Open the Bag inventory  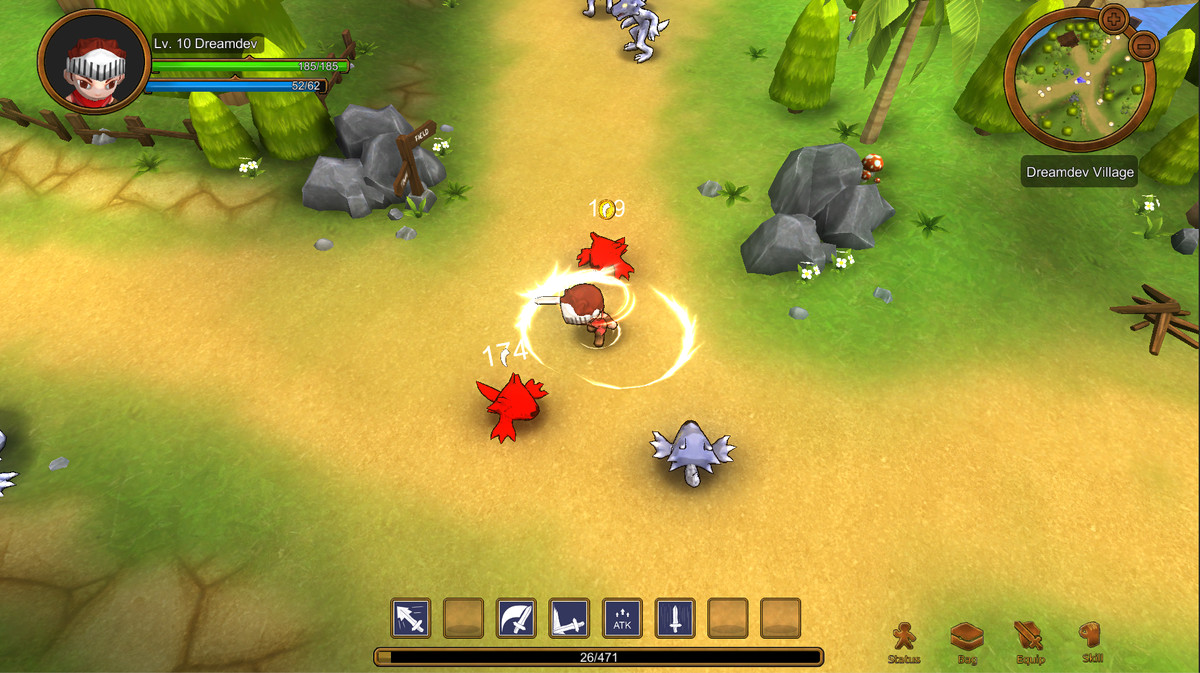point(967,641)
